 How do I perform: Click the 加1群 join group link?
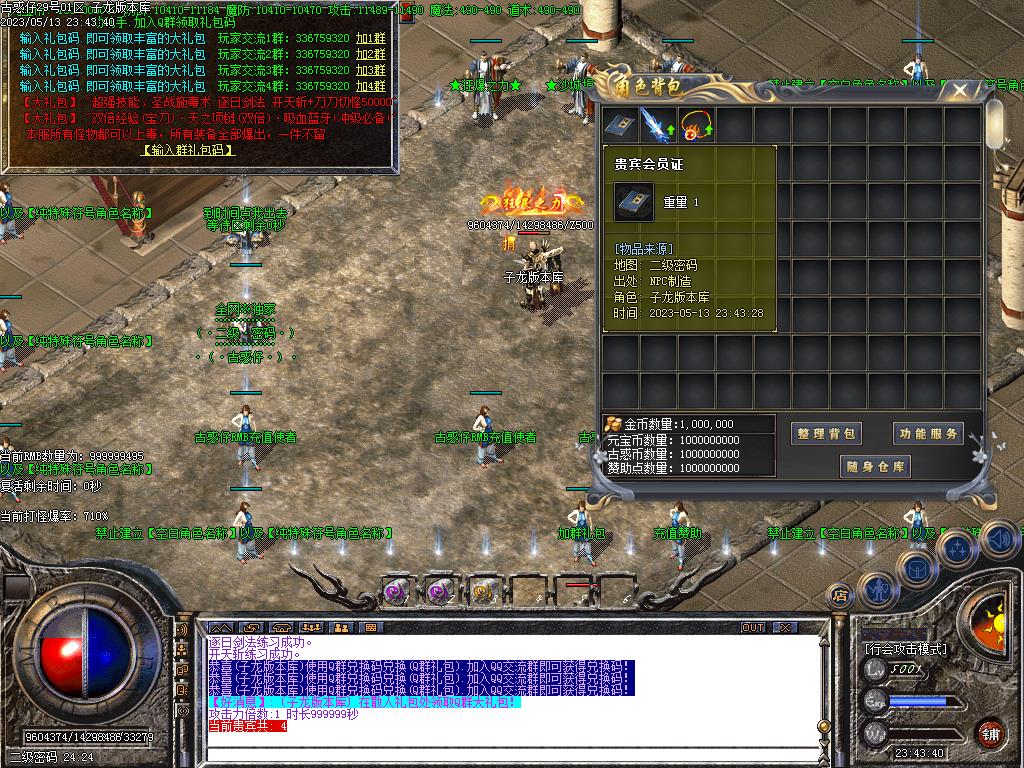pyautogui.click(x=370, y=38)
